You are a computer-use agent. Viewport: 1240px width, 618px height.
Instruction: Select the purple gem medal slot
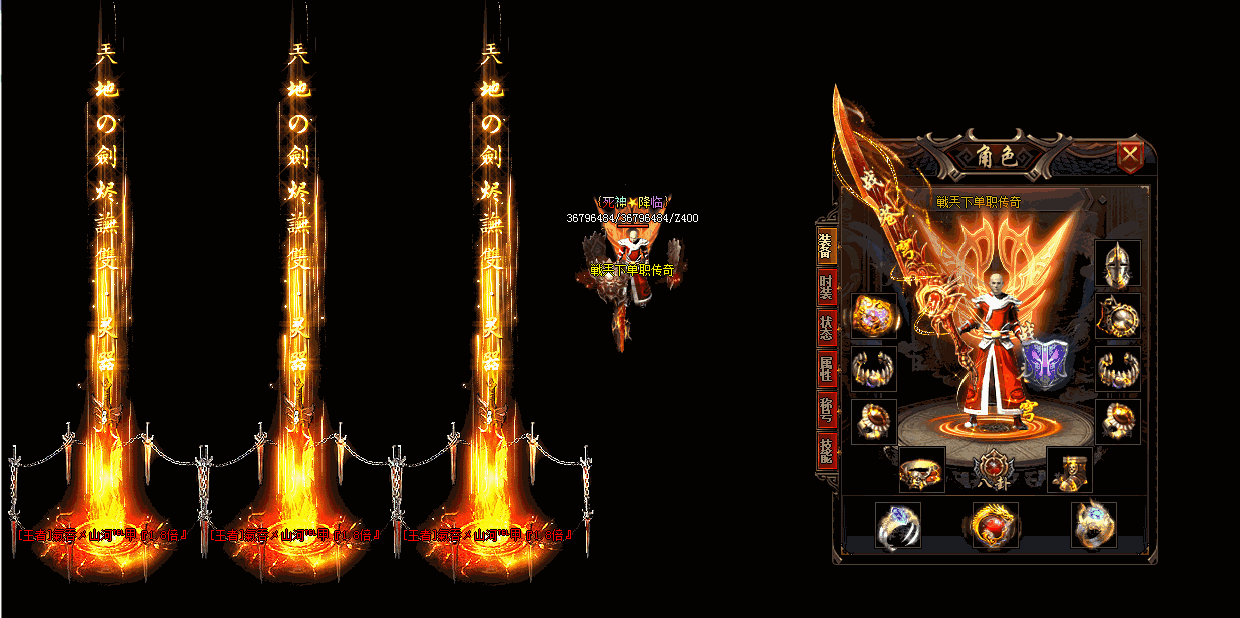coord(874,316)
